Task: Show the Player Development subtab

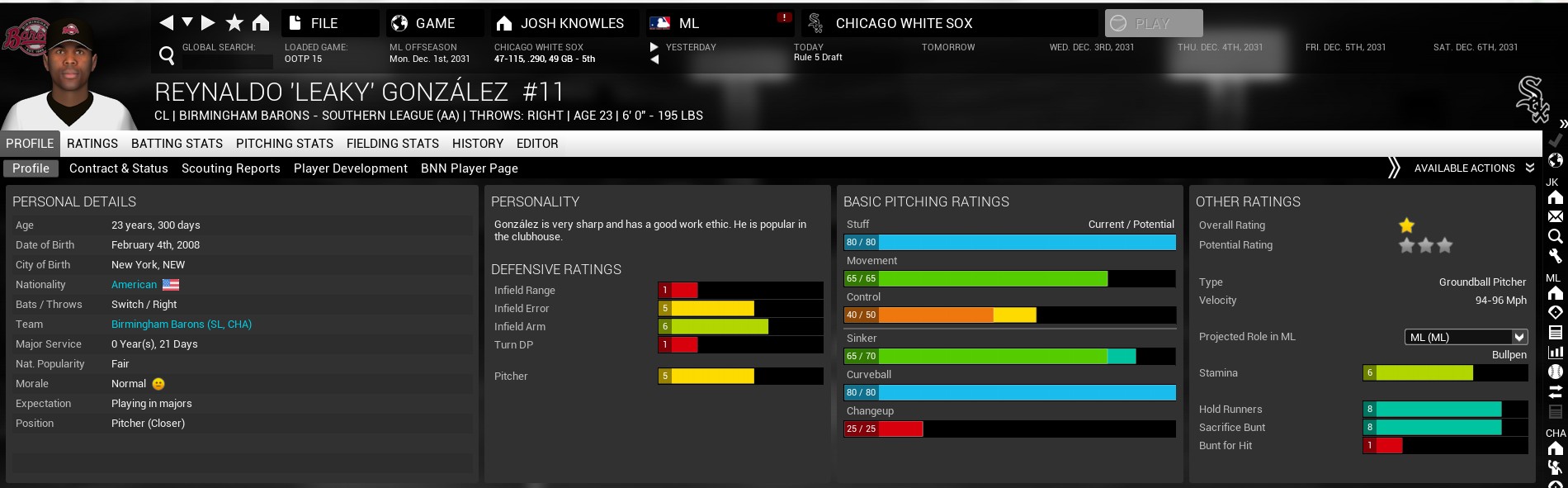Action: [x=351, y=168]
